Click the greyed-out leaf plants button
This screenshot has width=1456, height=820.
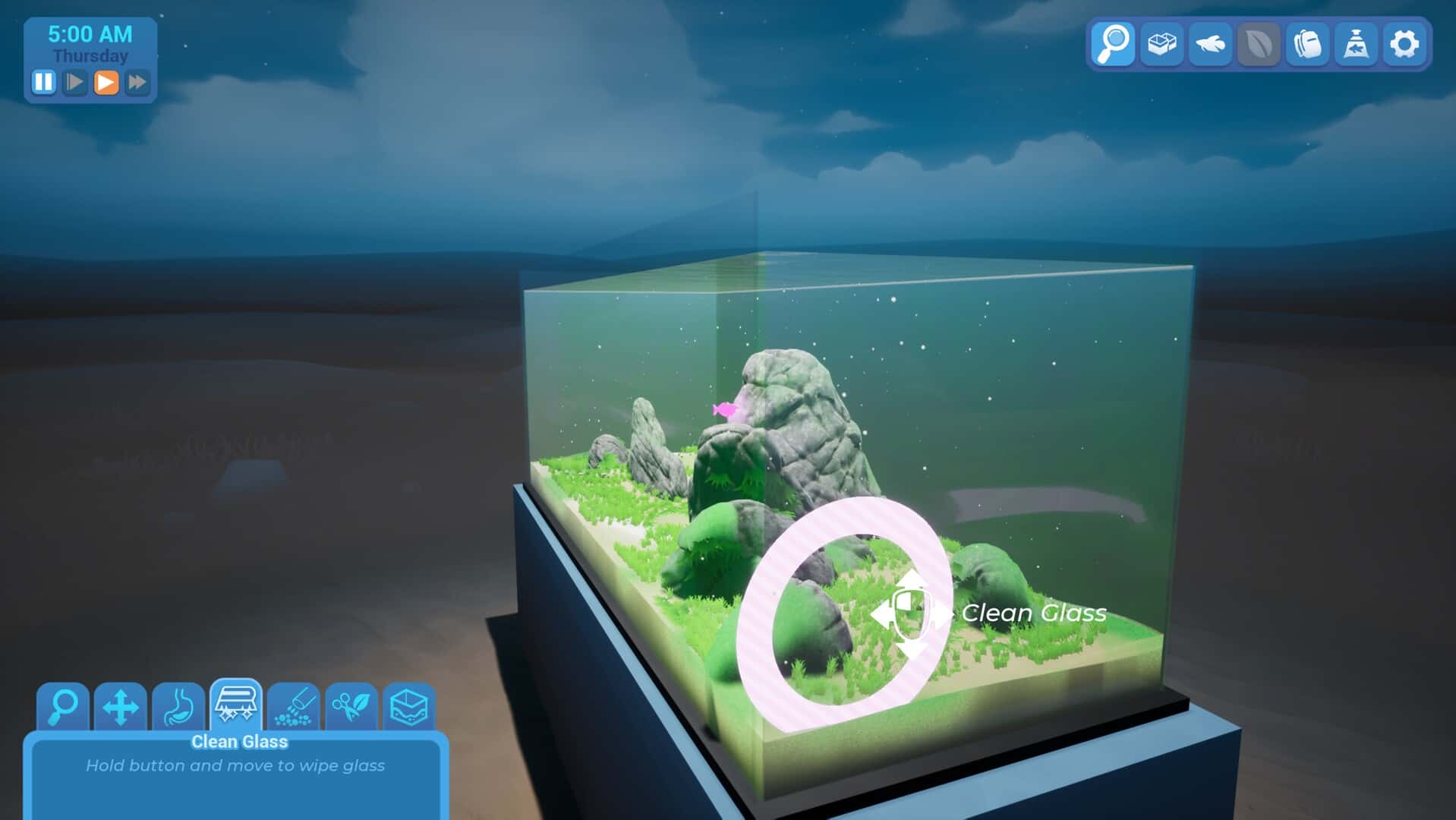pyautogui.click(x=1259, y=44)
